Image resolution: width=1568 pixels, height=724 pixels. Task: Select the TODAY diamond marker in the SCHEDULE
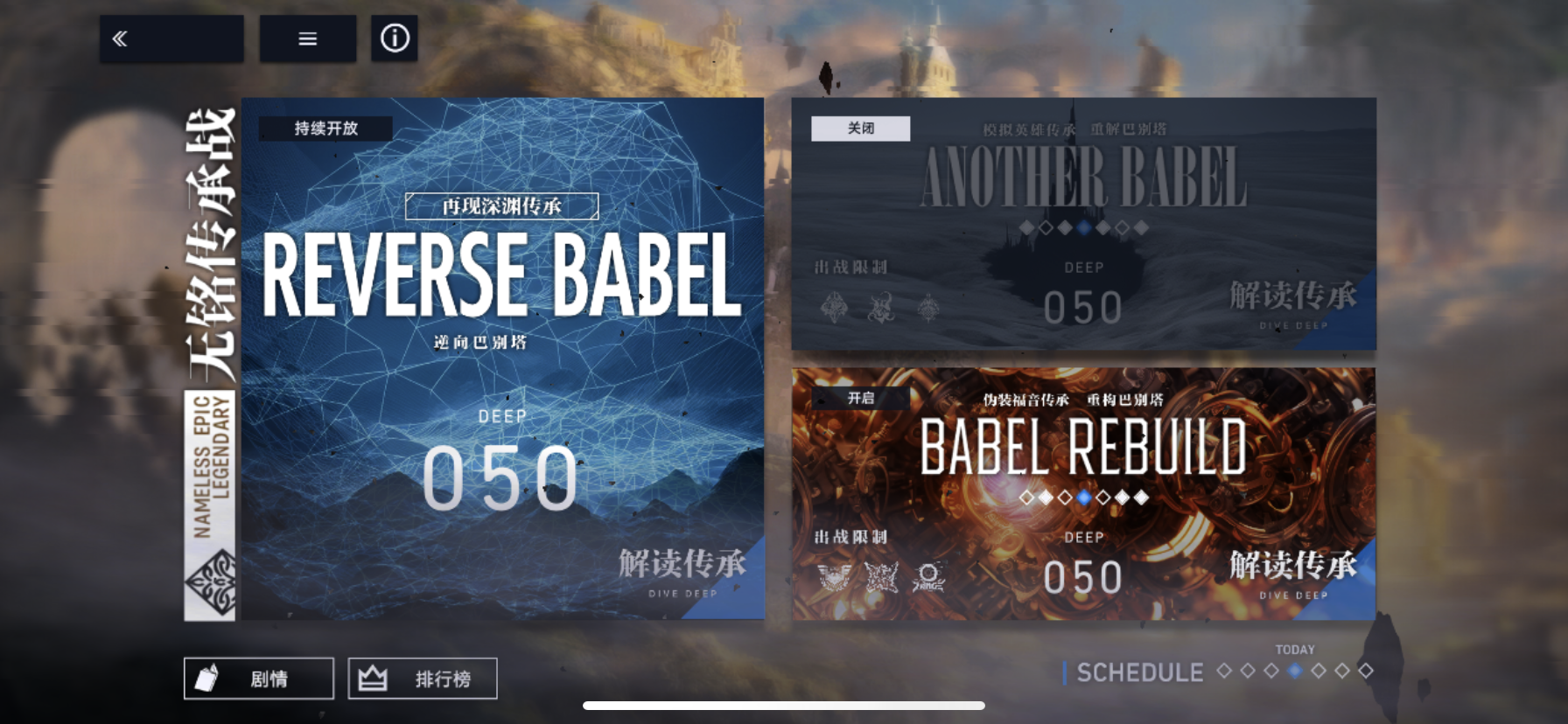coord(1296,672)
